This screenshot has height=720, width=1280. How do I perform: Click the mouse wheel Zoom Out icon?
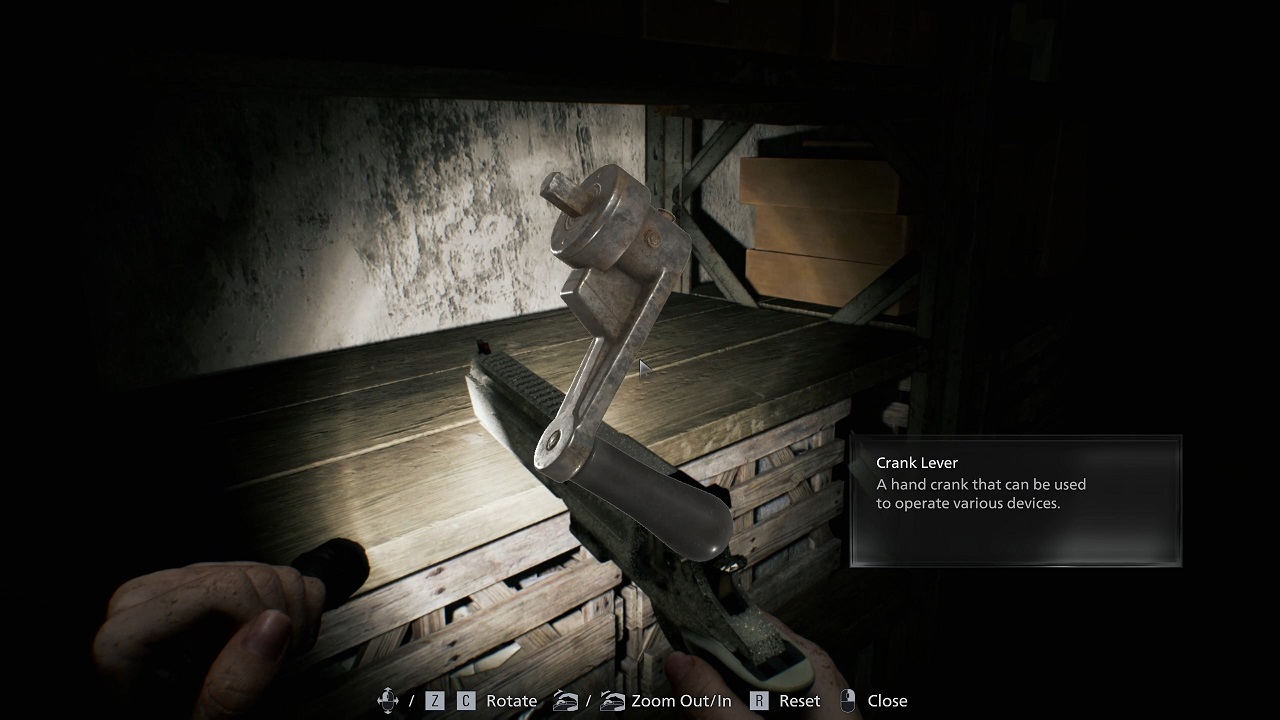pyautogui.click(x=565, y=701)
